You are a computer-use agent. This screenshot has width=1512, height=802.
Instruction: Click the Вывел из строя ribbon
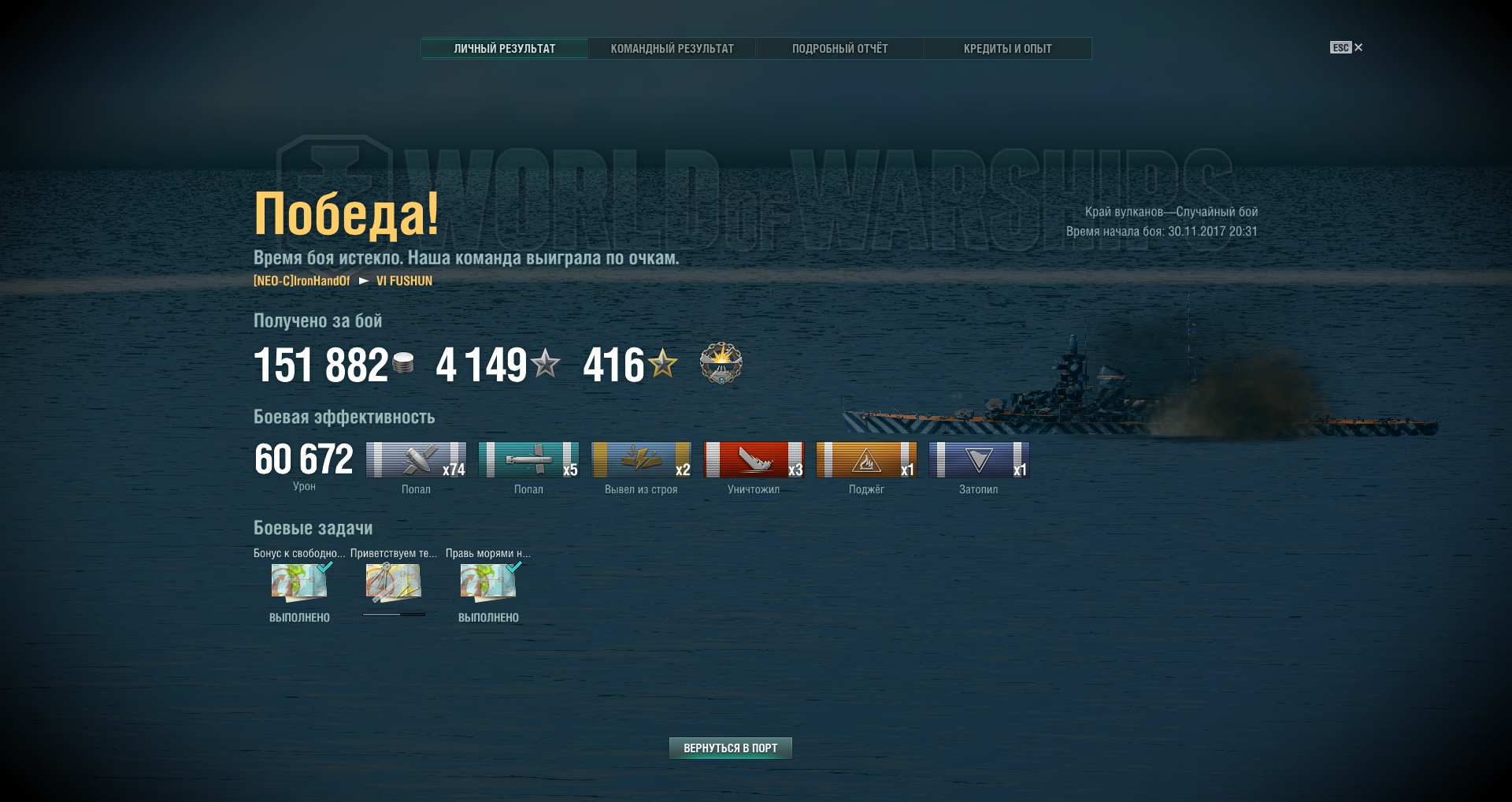(x=641, y=460)
